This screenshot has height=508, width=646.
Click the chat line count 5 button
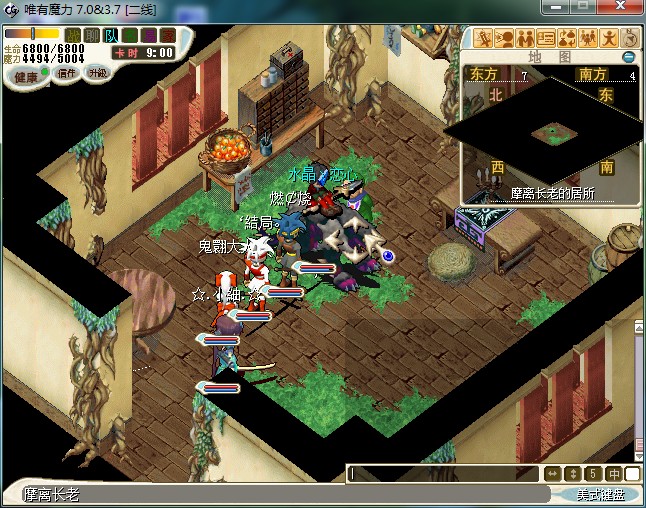click(592, 473)
